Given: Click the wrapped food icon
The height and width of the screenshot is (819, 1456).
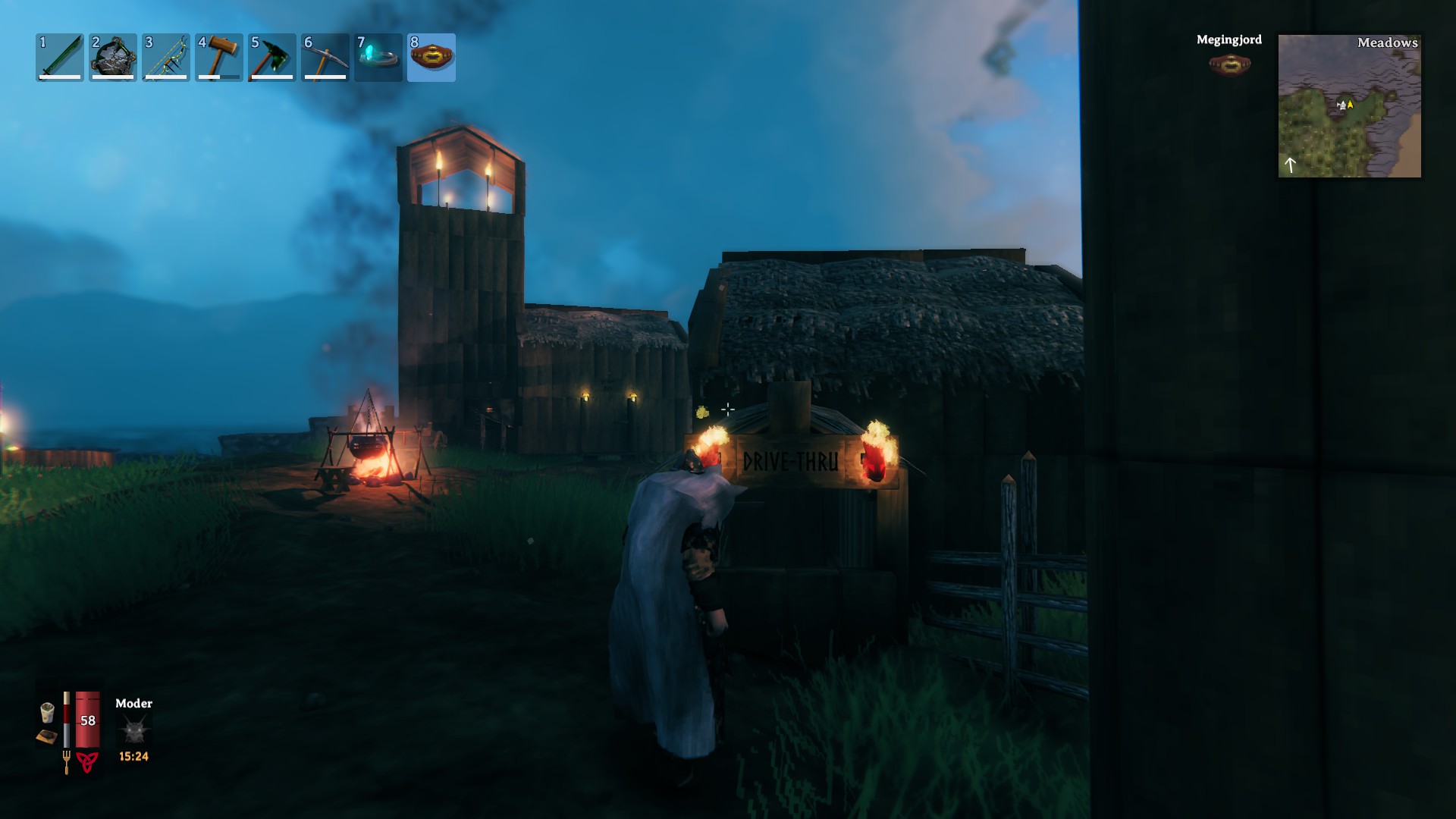Looking at the screenshot, I should (x=47, y=712).
